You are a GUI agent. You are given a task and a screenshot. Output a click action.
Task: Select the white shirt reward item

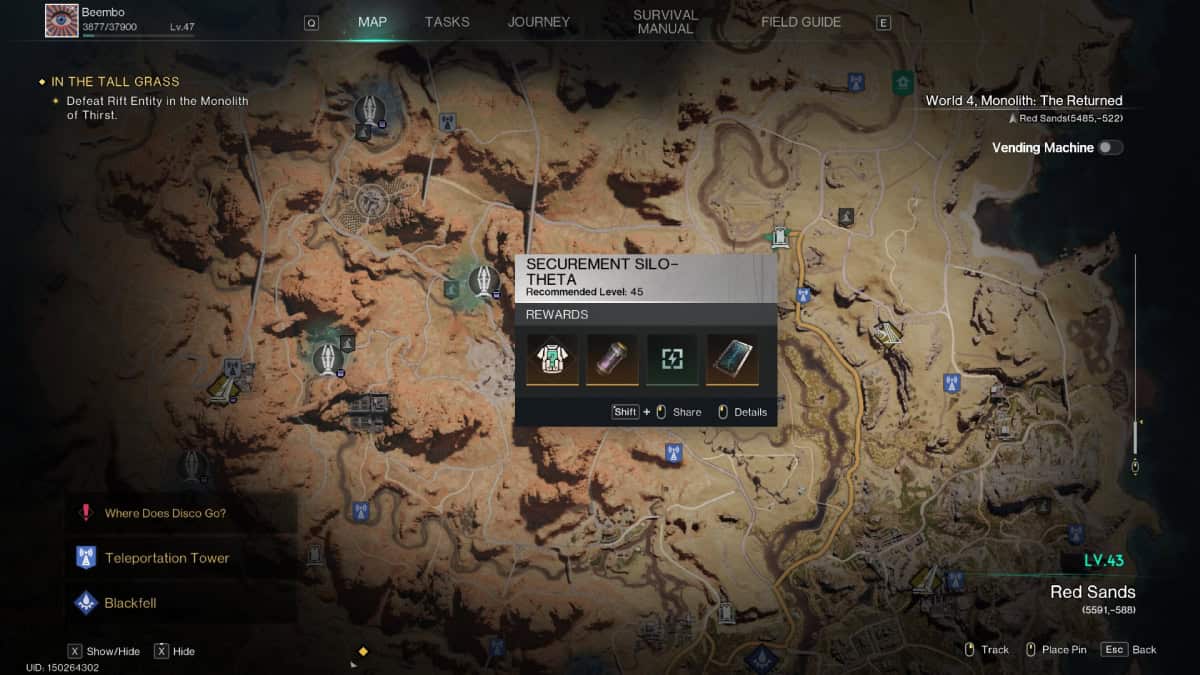tap(552, 359)
